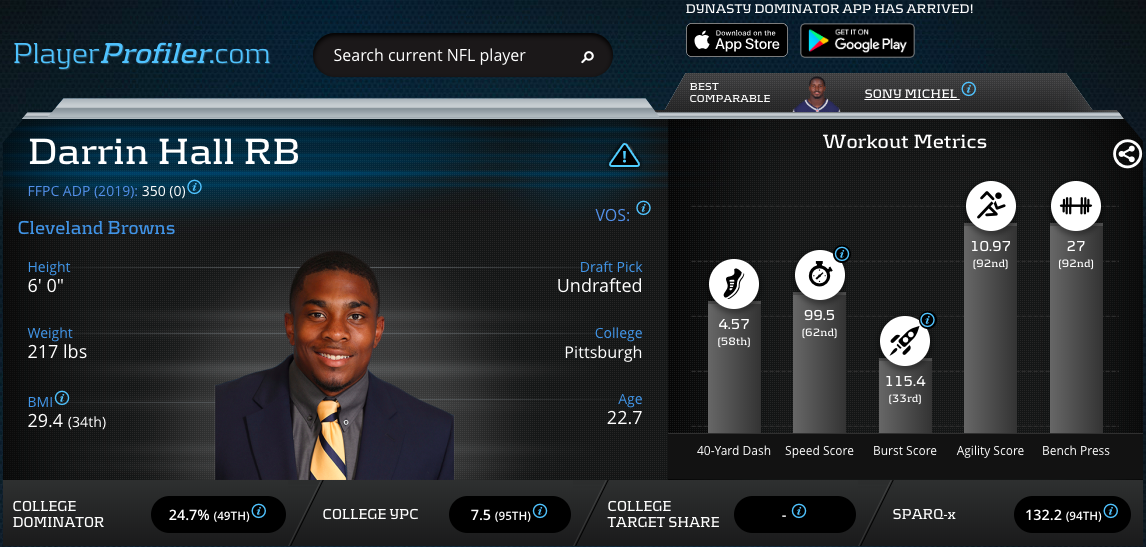Select the Bench Press barbell icon

pyautogui.click(x=1076, y=207)
